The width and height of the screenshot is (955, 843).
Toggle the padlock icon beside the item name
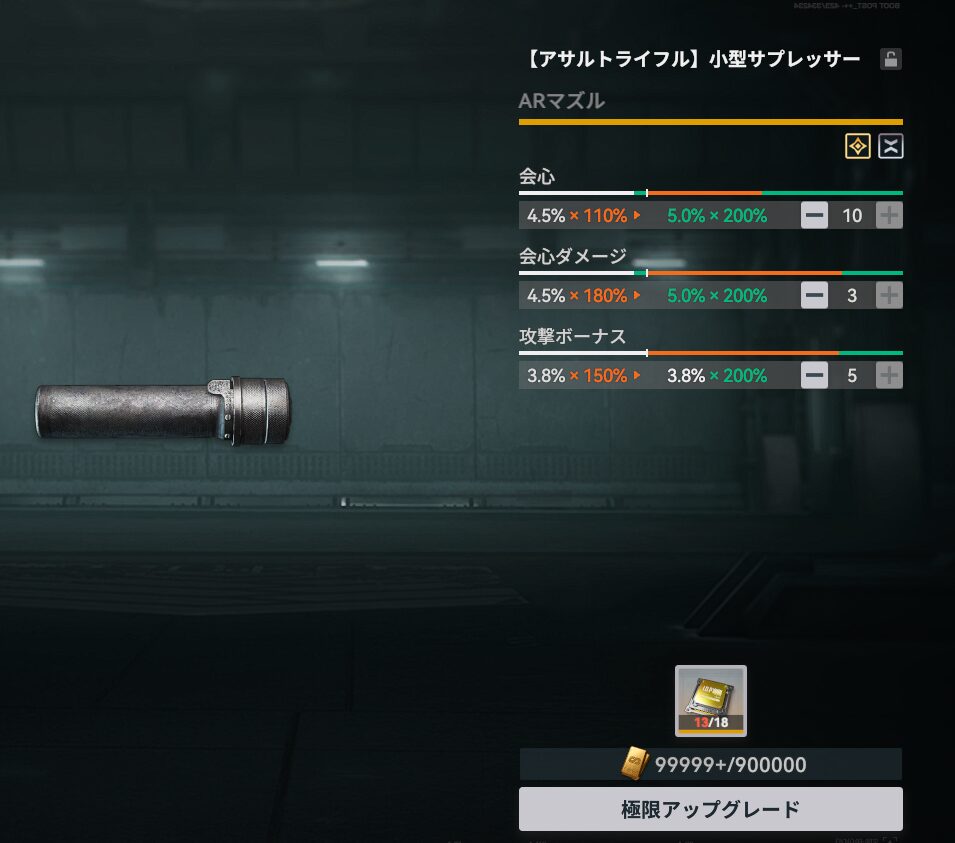pyautogui.click(x=890, y=59)
